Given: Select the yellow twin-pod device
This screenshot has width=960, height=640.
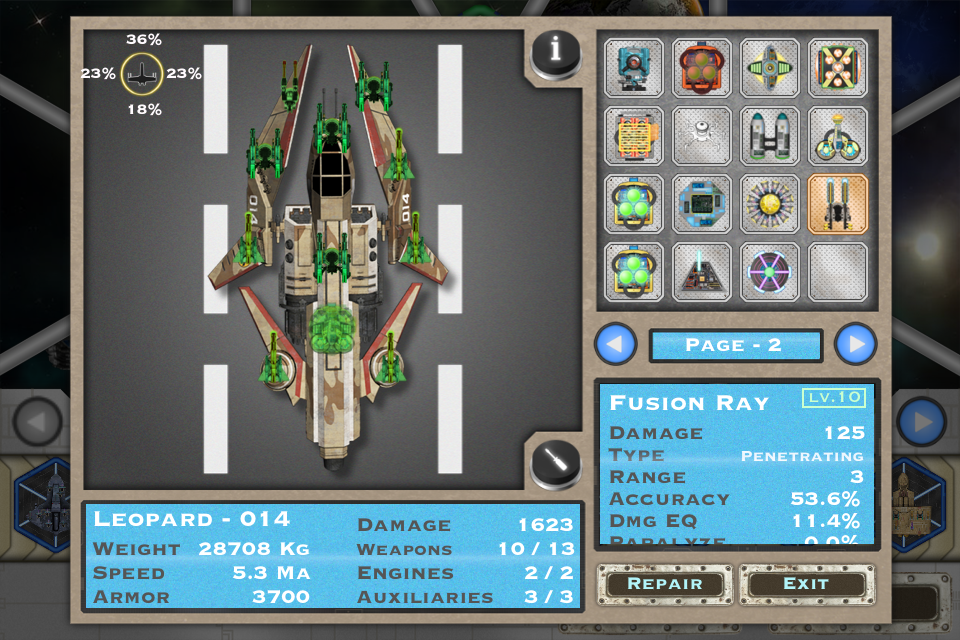Looking at the screenshot, I should point(838,136).
